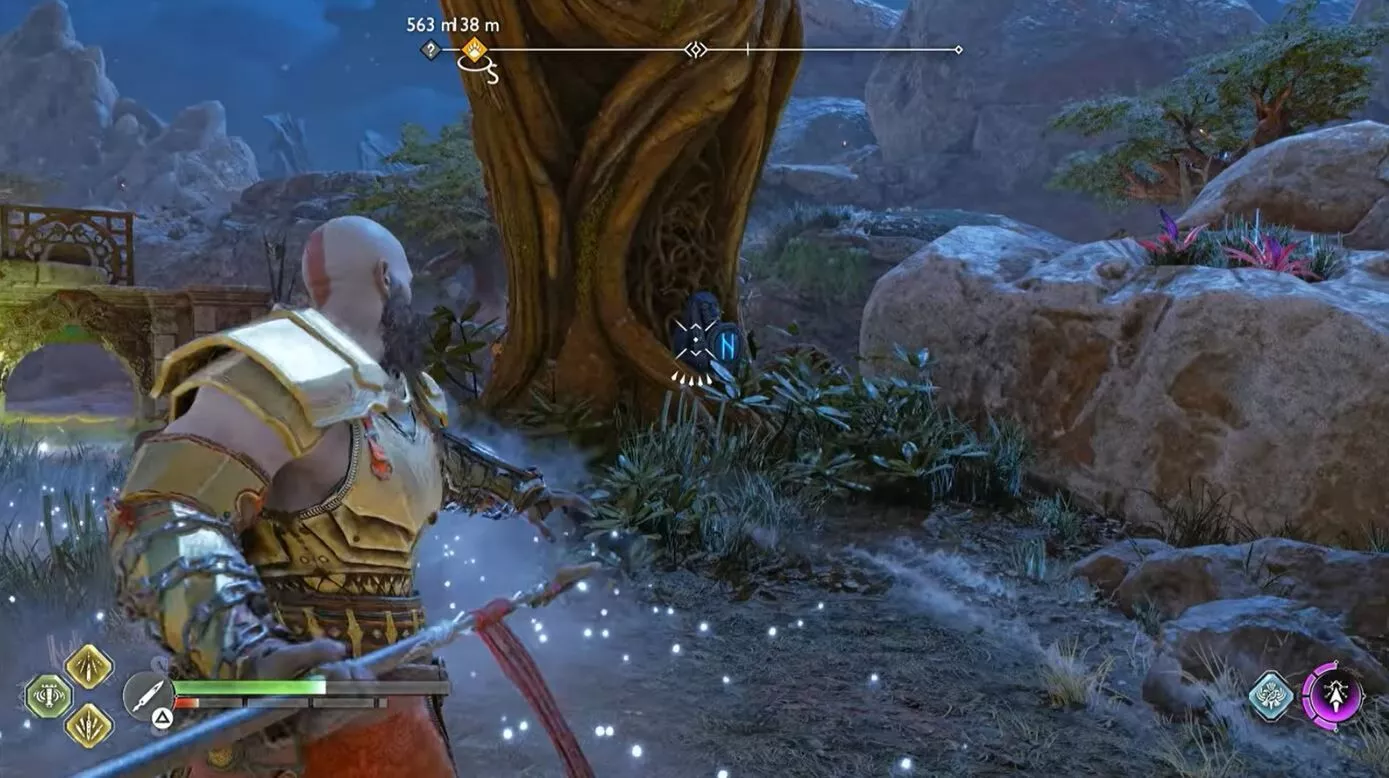
Task: Expand the white arrow indicators below the rune
Action: coord(690,379)
